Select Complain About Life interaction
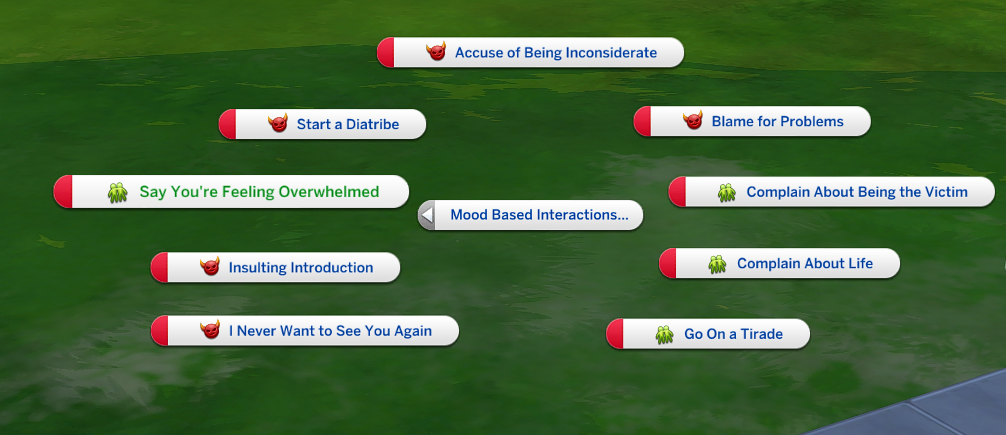This screenshot has height=435, width=1006. [804, 264]
